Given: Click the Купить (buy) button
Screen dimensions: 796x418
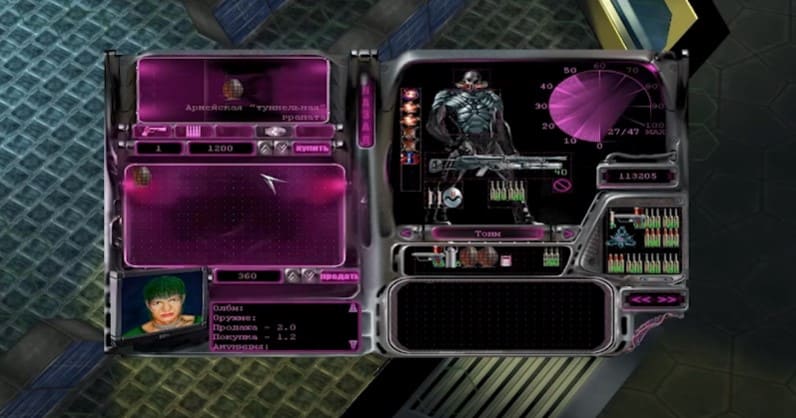Looking at the screenshot, I should (x=312, y=148).
